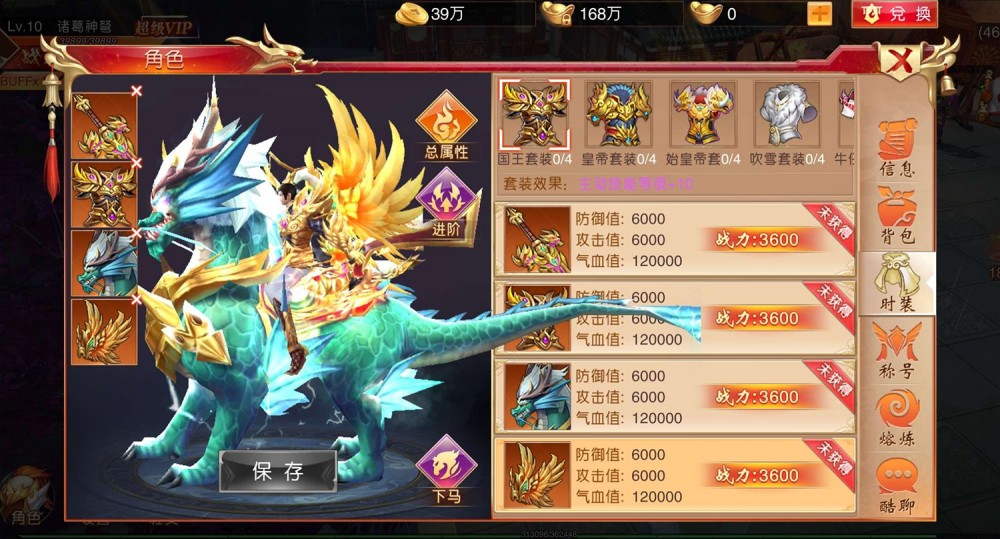
Task: Open the 背包 bag tab
Action: (x=896, y=216)
